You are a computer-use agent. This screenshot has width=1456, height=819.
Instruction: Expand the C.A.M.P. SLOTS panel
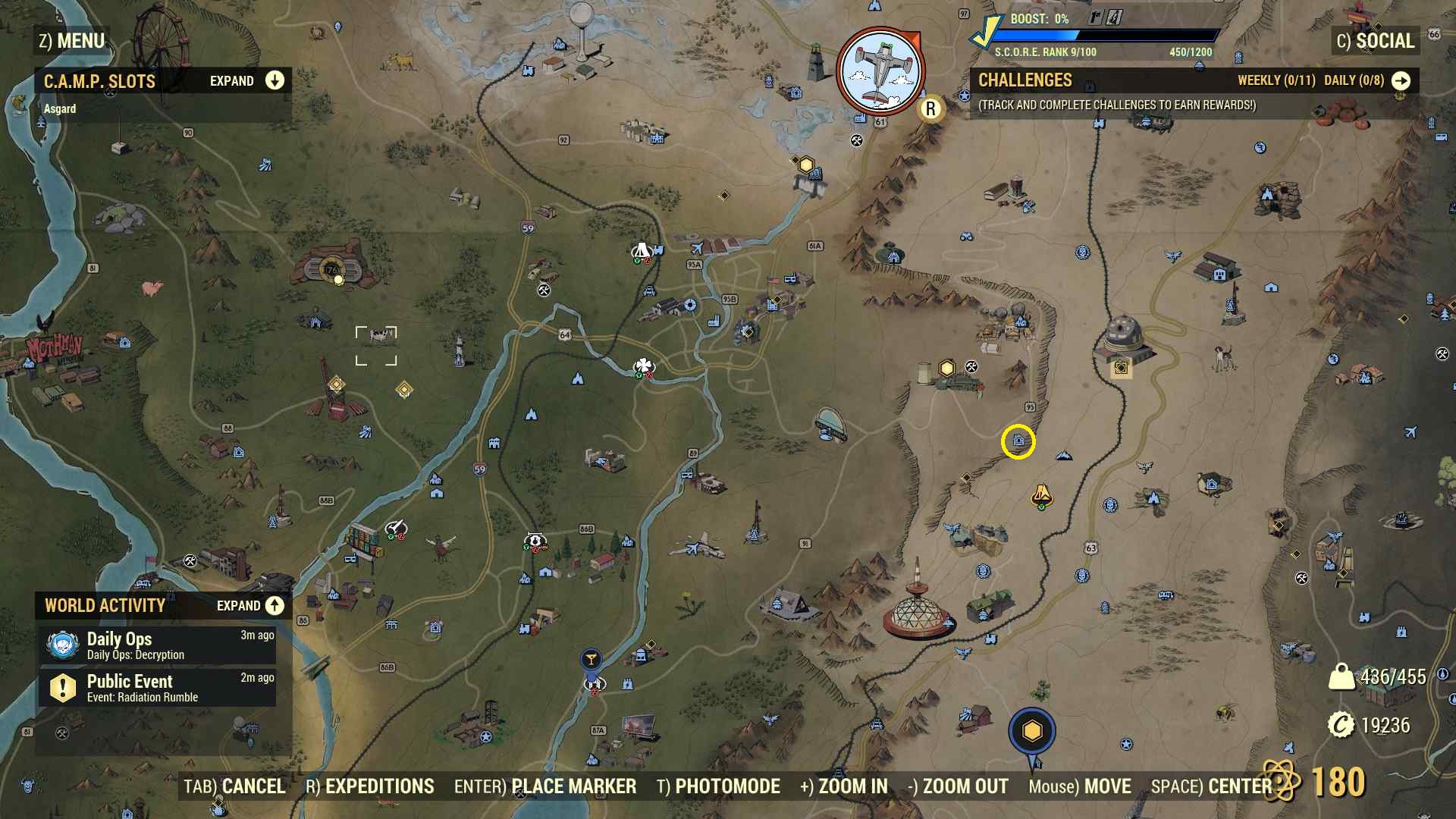(x=273, y=80)
